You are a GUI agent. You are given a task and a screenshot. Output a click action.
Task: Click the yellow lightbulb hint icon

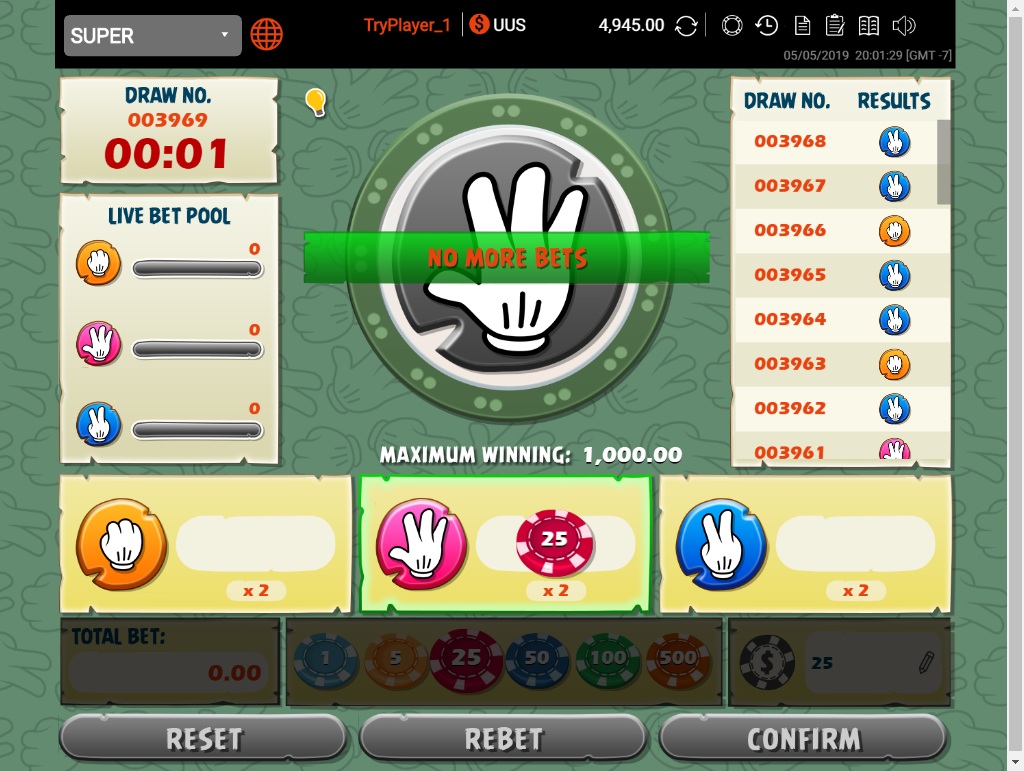click(316, 101)
